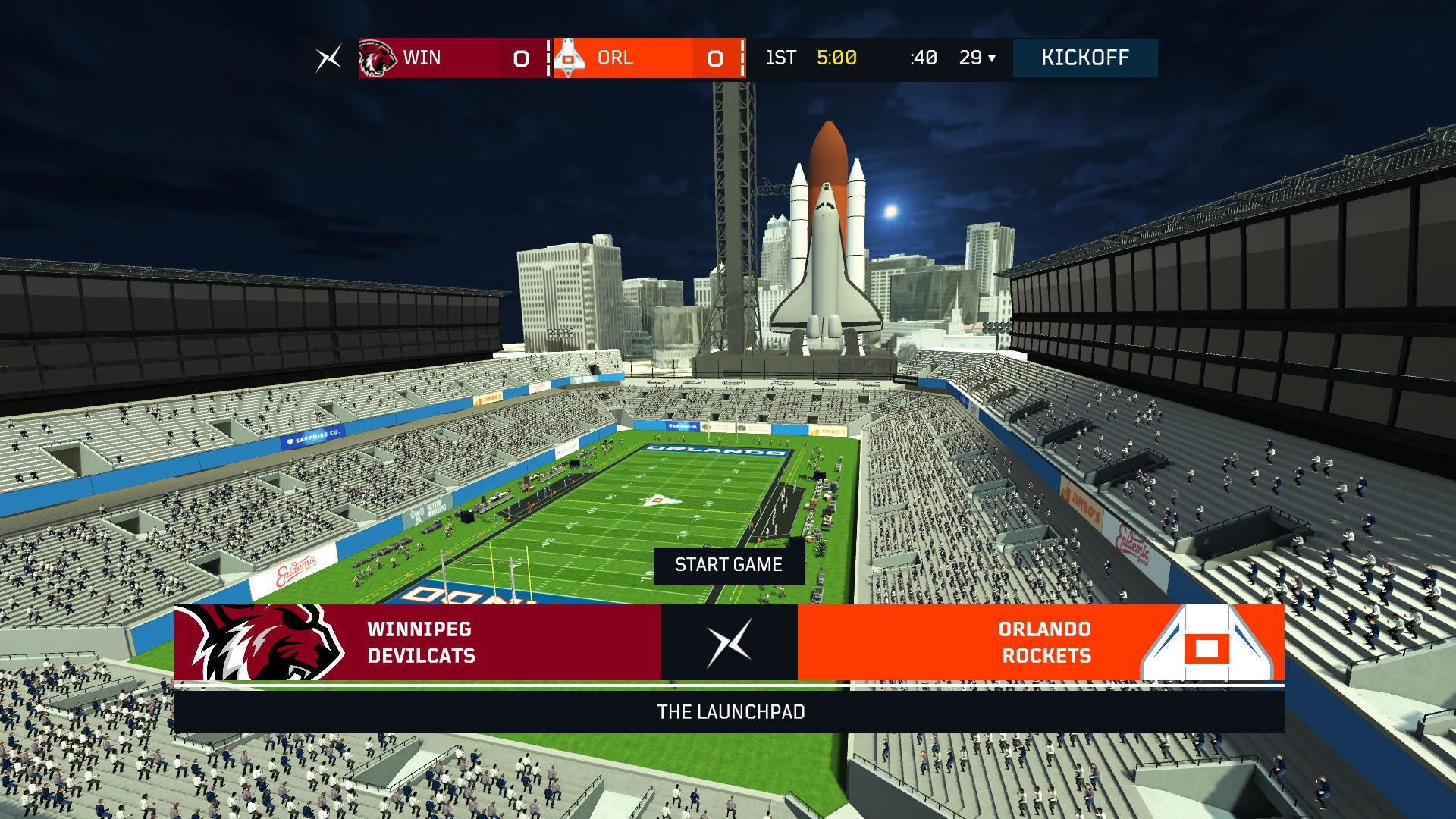Collapse the scoreboard dropdown chevron
This screenshot has height=819, width=1456.
(992, 59)
